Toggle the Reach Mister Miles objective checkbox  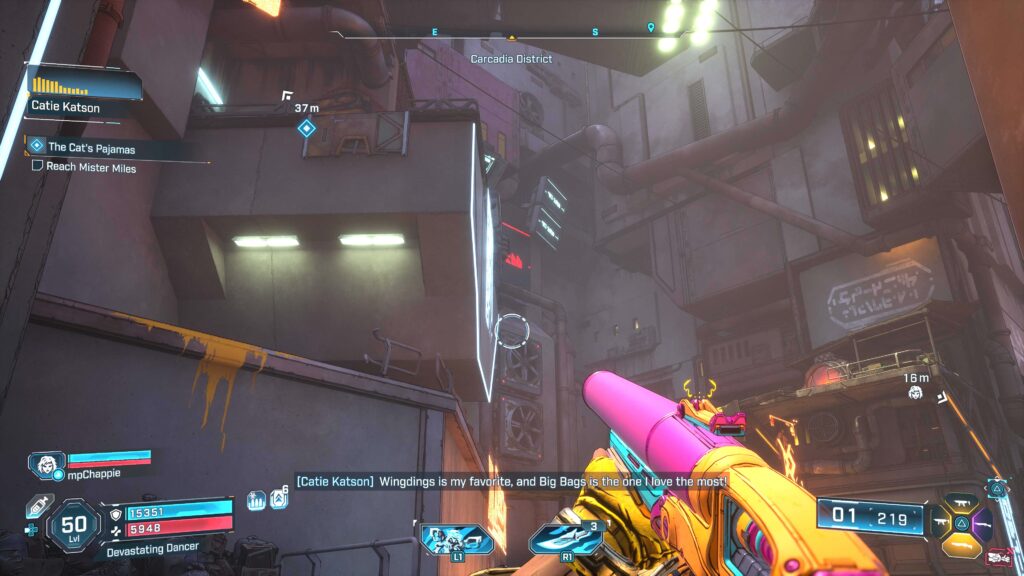(x=38, y=167)
